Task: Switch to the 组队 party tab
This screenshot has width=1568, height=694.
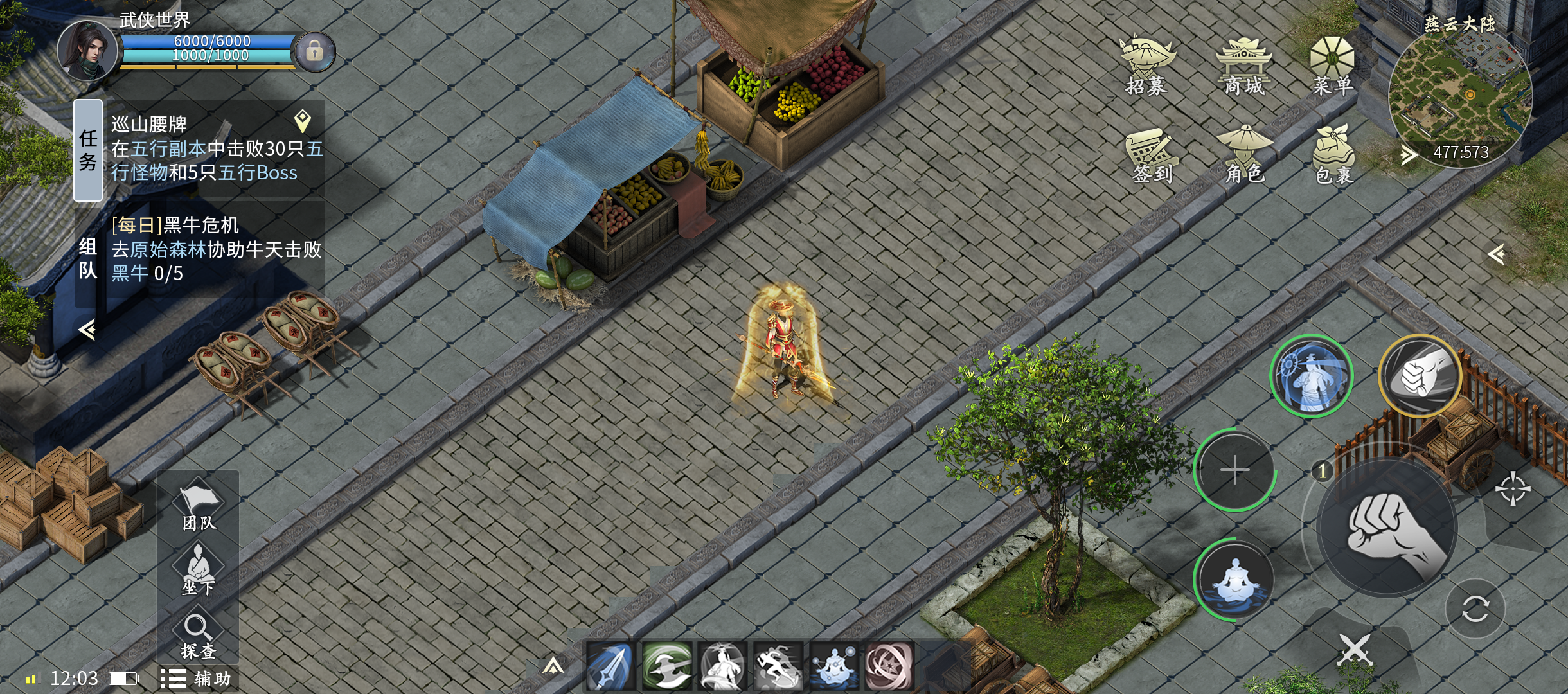Action: (89, 258)
